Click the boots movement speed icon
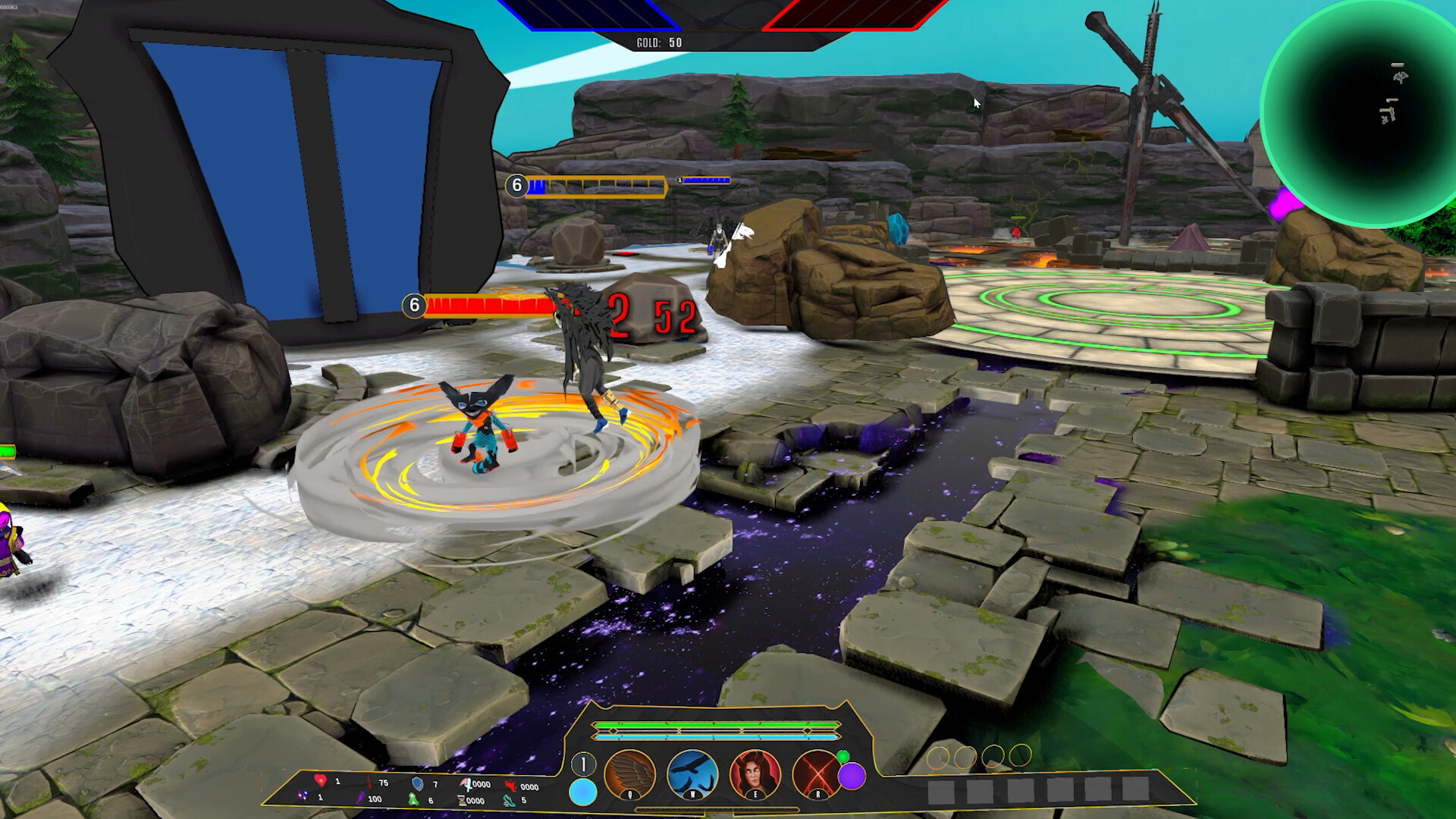This screenshot has width=1456, height=819. pyautogui.click(x=510, y=800)
